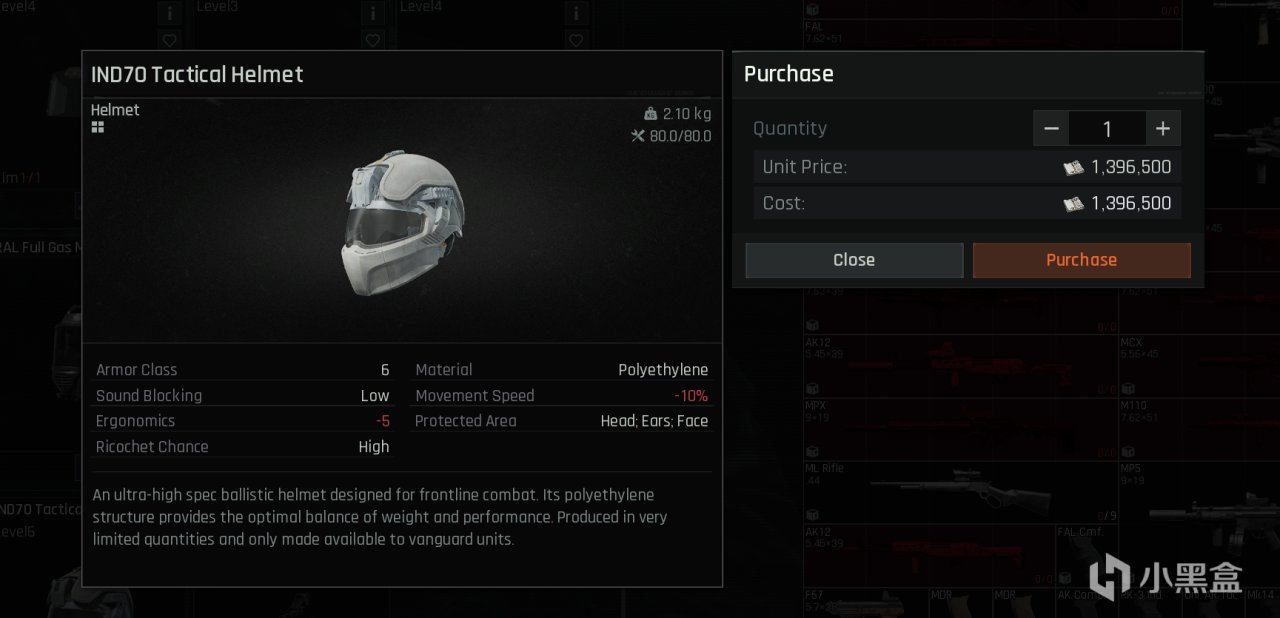
Task: Close the purchase dialog
Action: click(x=854, y=260)
